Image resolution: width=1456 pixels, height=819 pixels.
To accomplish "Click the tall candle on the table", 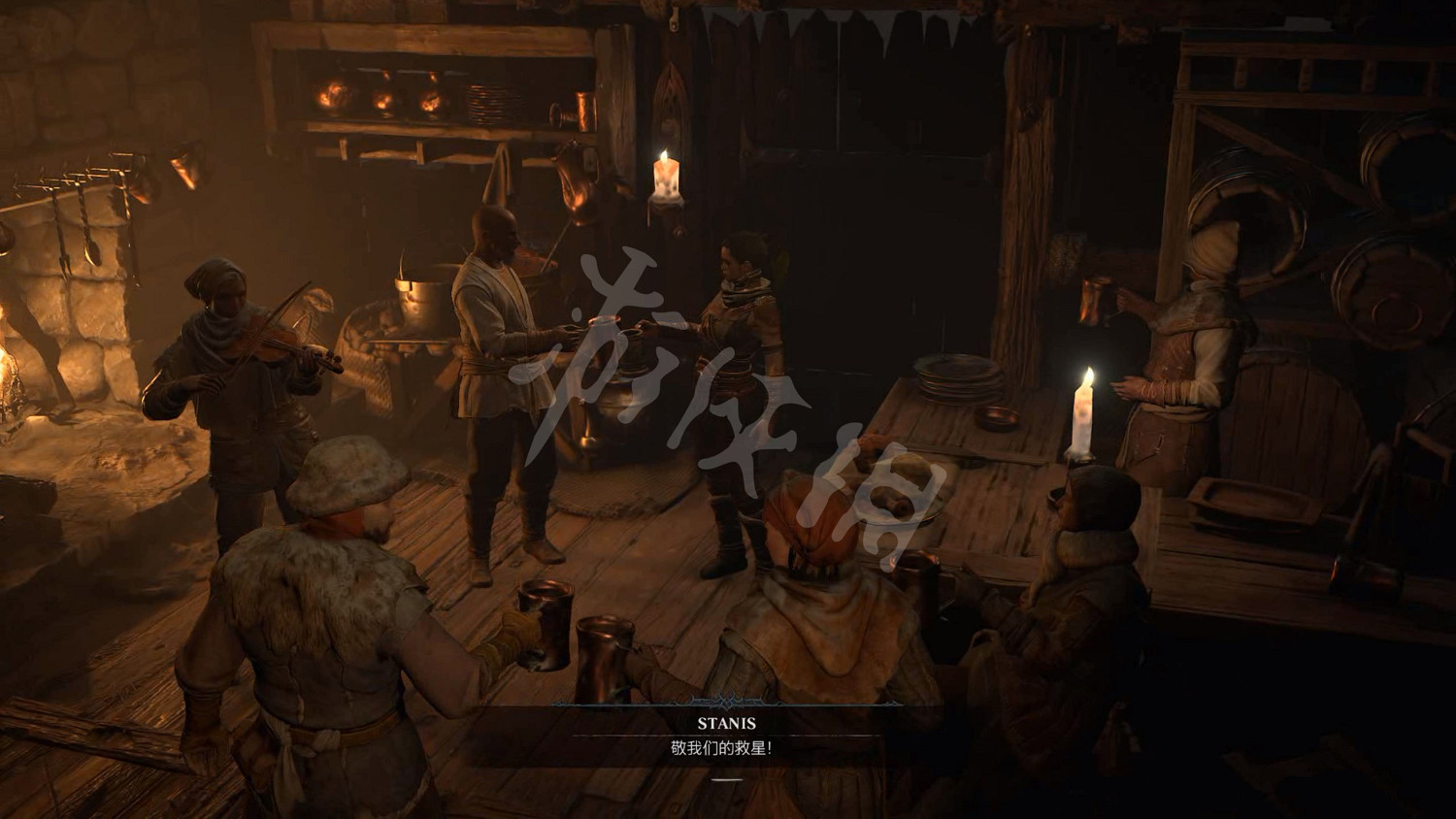I will click(1084, 412).
